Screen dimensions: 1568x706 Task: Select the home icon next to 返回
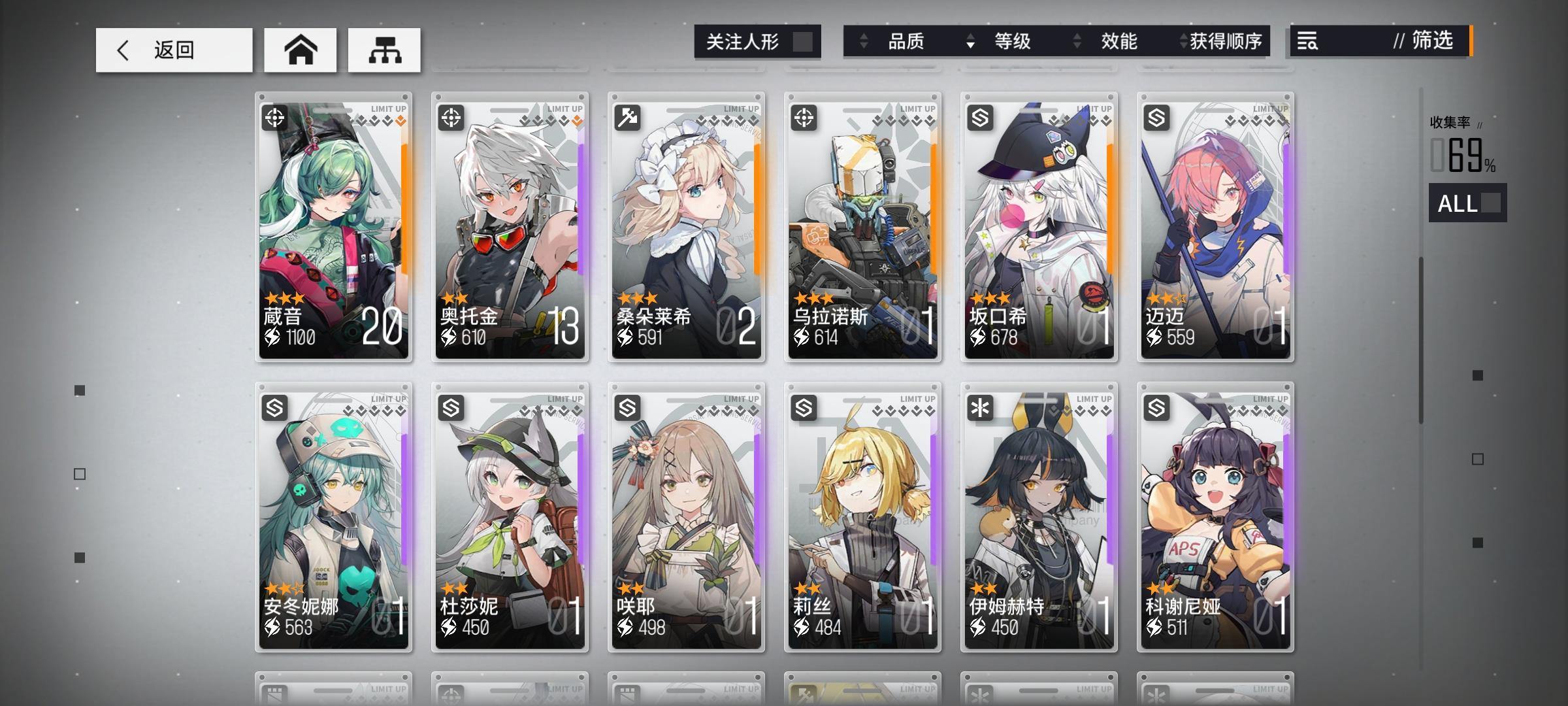pos(300,49)
